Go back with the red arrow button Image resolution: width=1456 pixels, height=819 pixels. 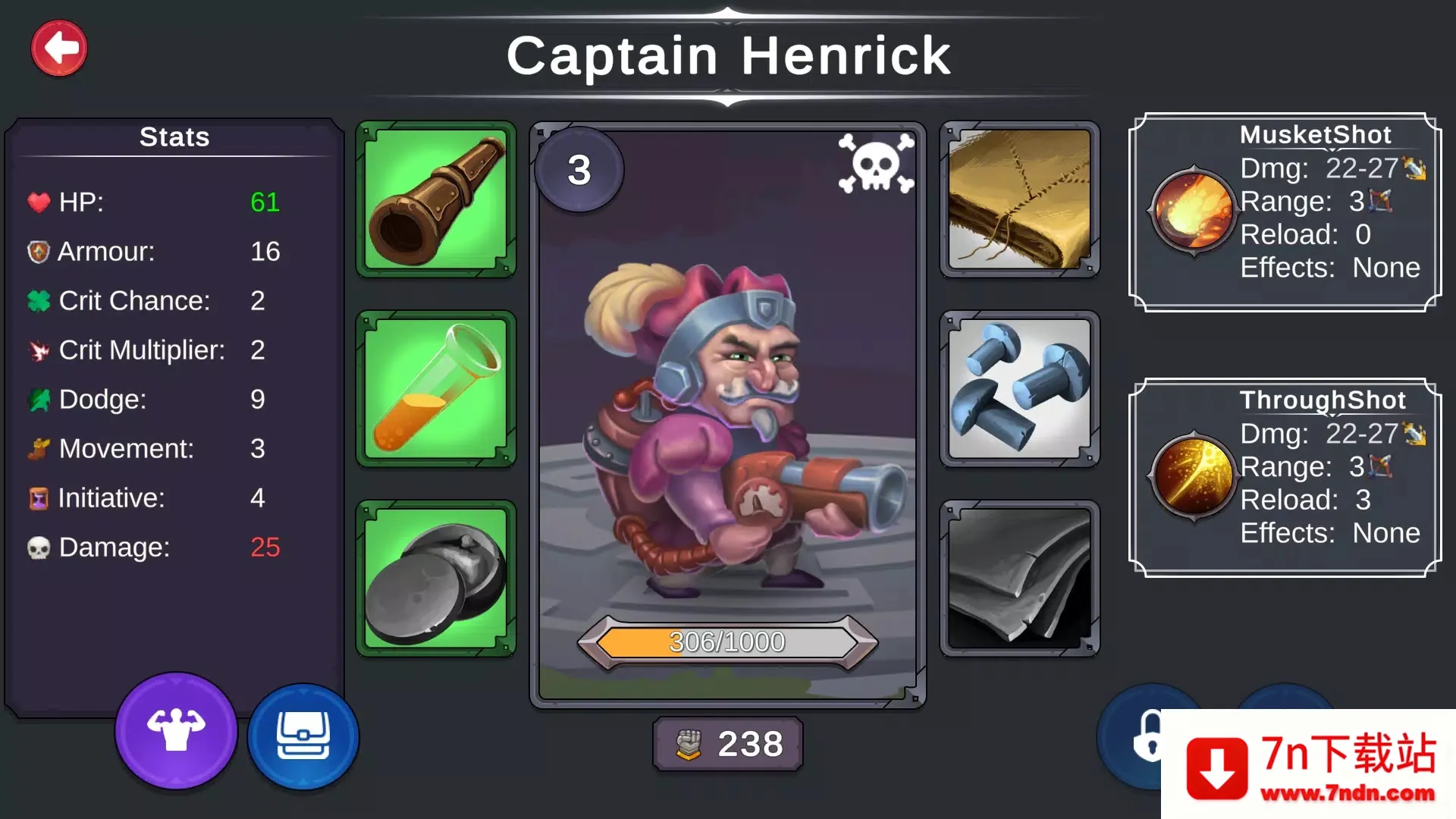59,49
